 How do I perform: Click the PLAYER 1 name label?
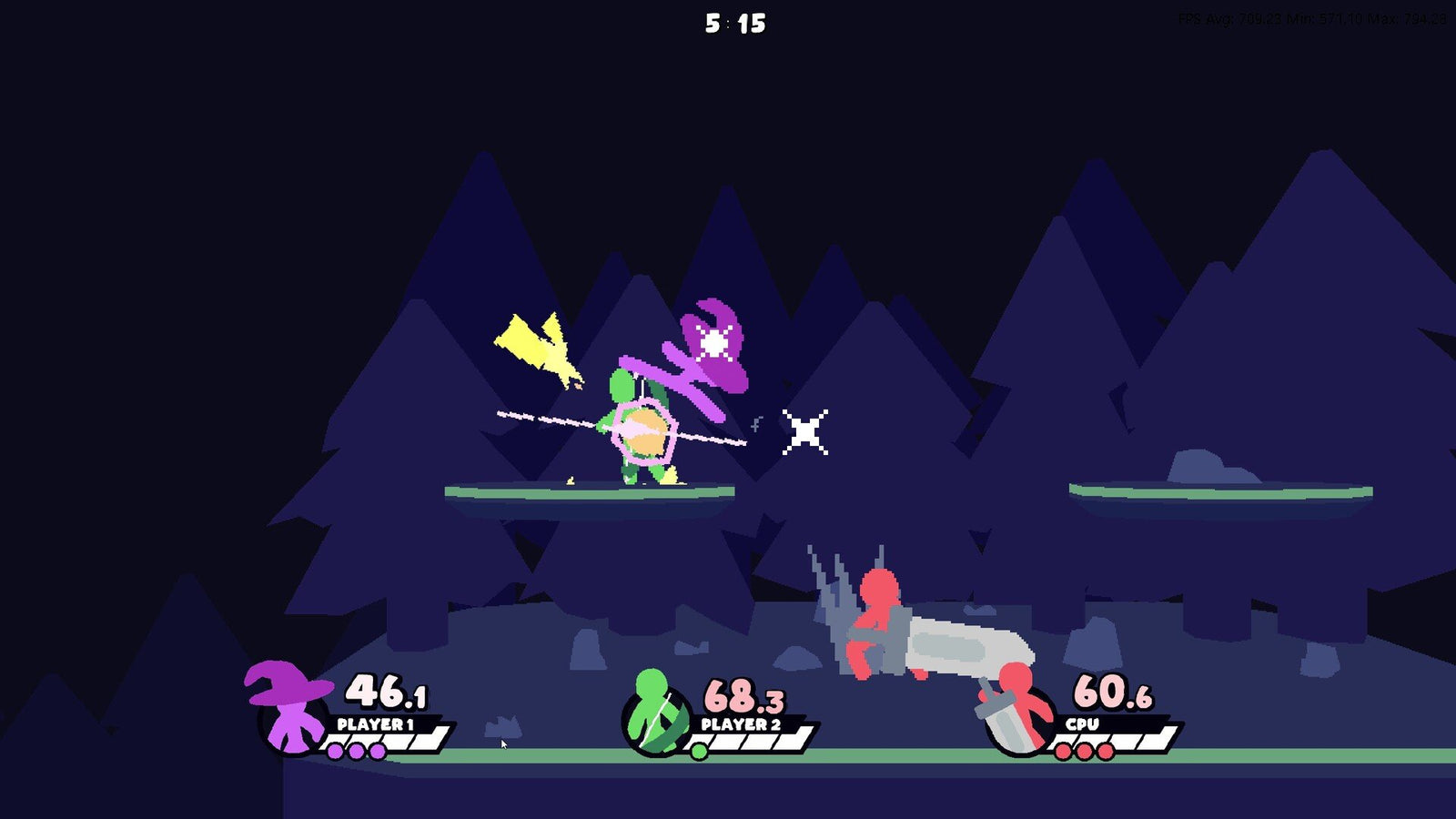coord(374,724)
